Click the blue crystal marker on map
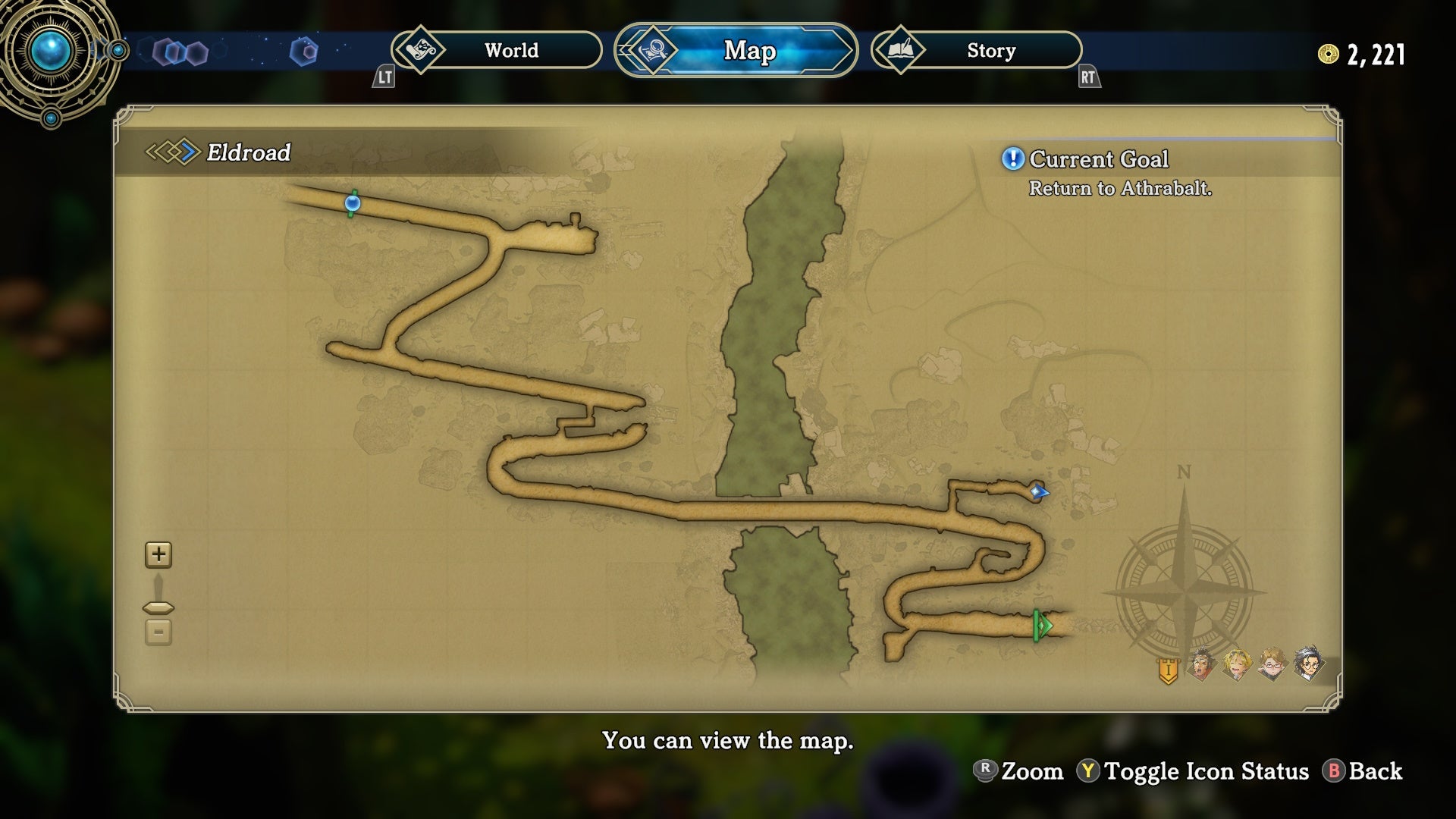This screenshot has width=1456, height=819. pos(1038,491)
